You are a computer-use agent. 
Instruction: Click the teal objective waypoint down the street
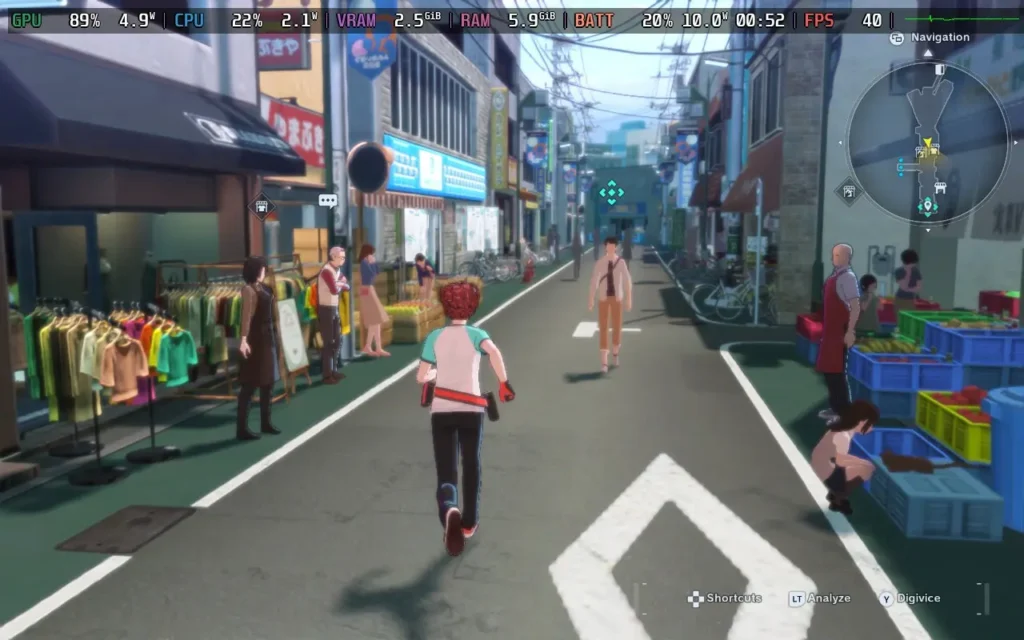tap(610, 192)
